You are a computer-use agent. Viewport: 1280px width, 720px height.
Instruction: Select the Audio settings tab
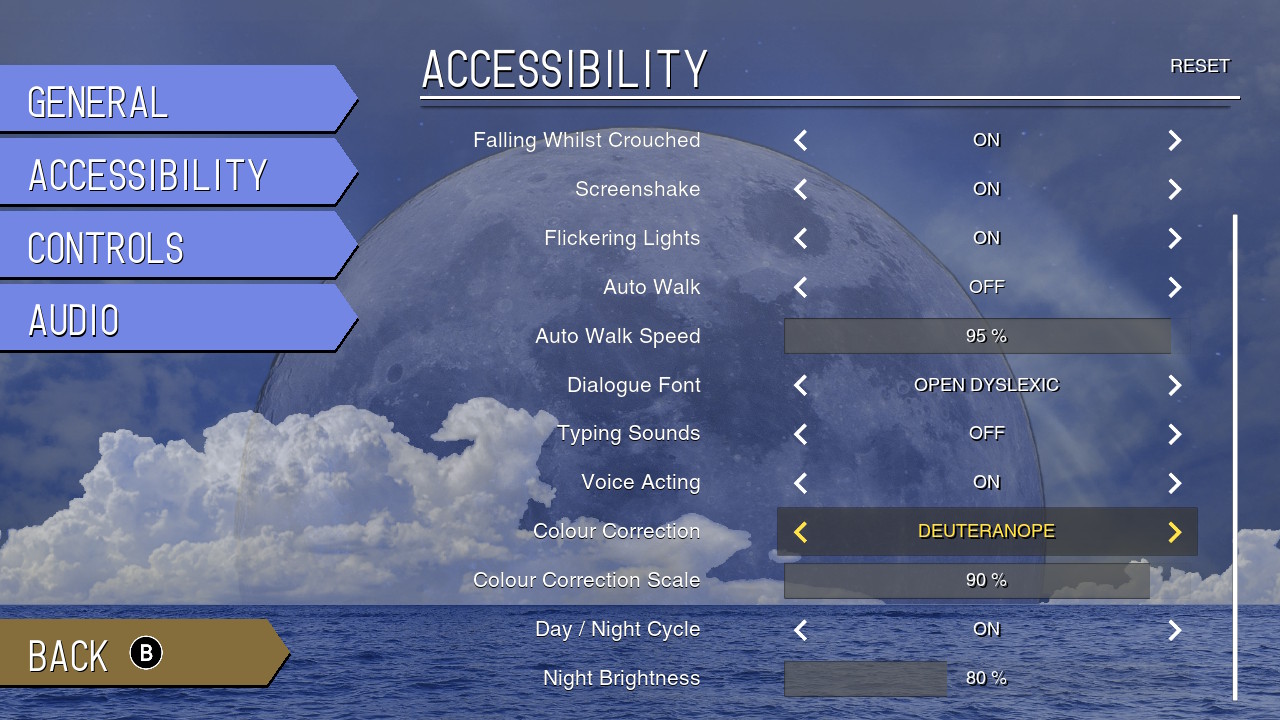pyautogui.click(x=170, y=319)
